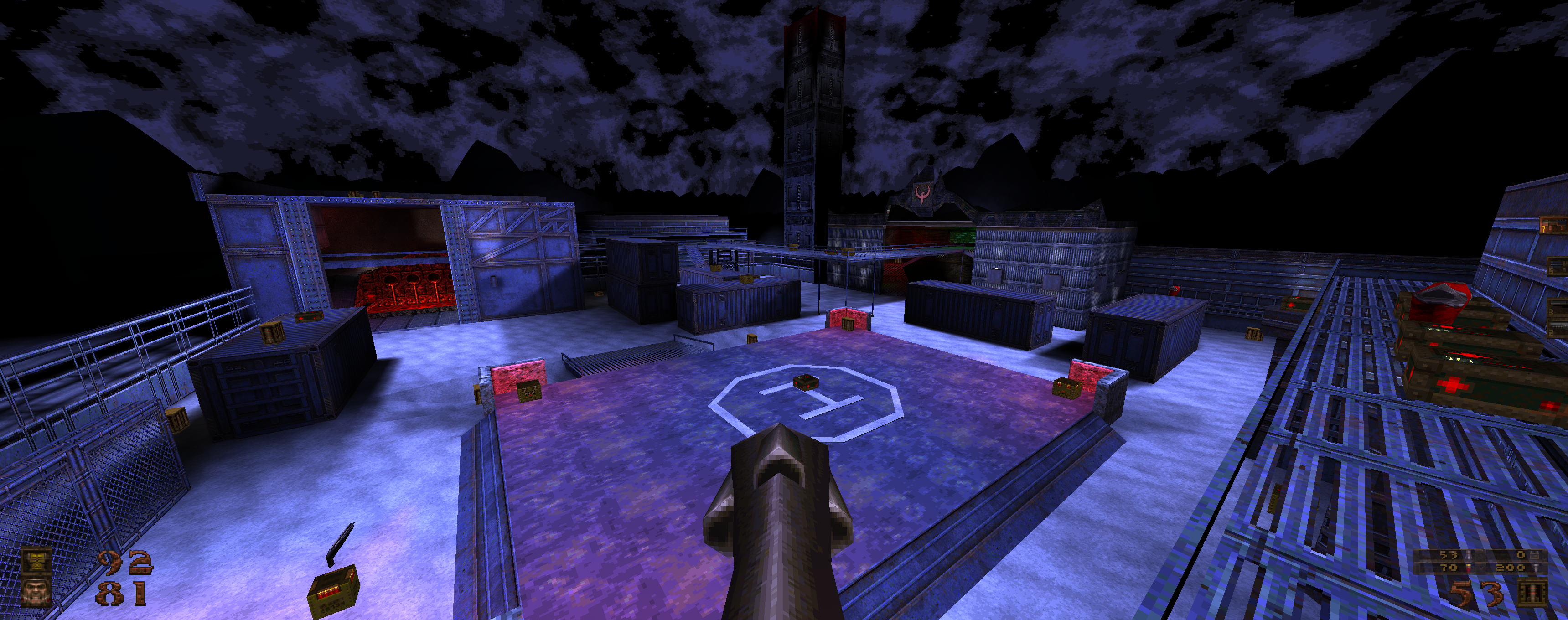The height and width of the screenshot is (620, 1568).
Task: Select the player face portrait
Action: click(x=35, y=592)
